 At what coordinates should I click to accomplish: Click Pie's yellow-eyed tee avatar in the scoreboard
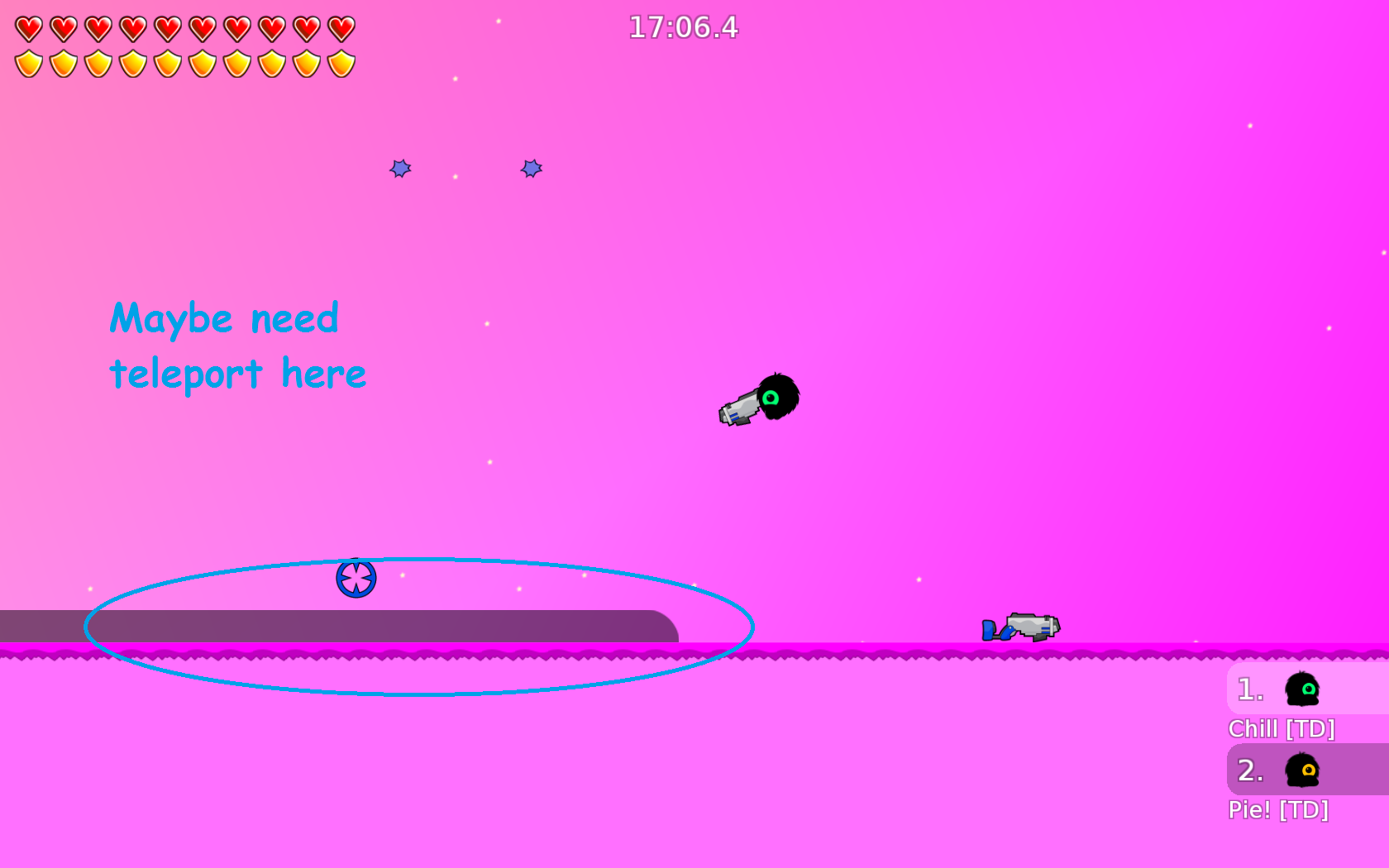pos(1301,769)
